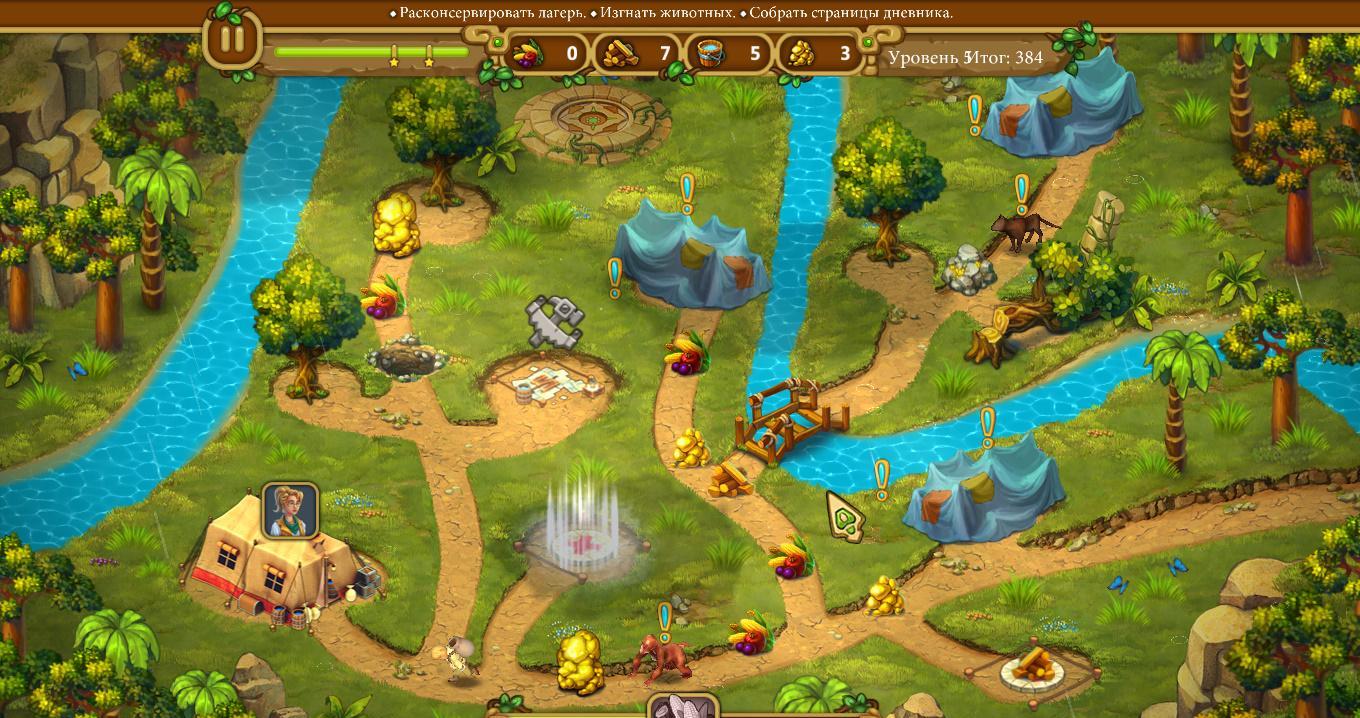This screenshot has width=1360, height=718.
Task: Pause the game with the pause button
Action: click(232, 40)
